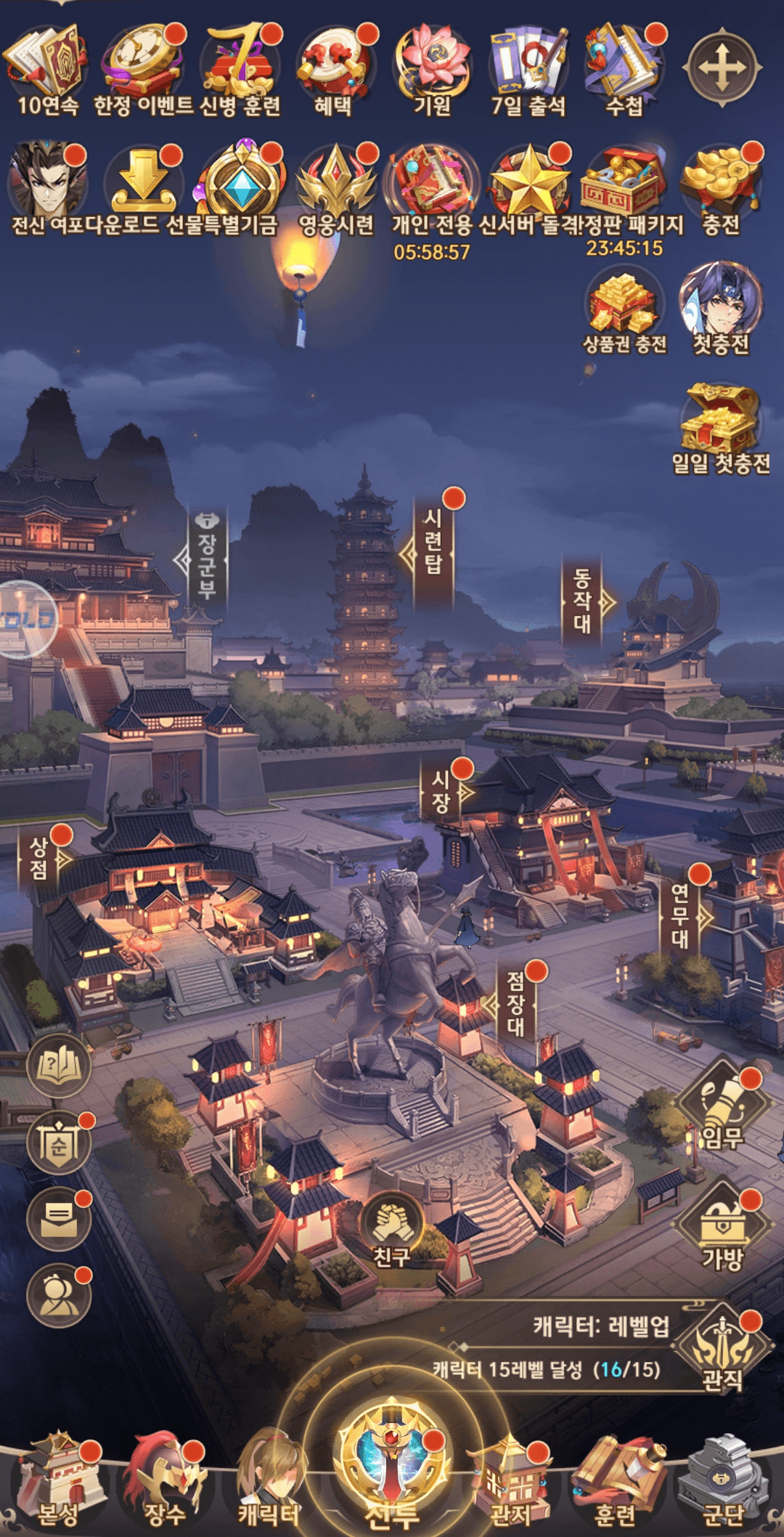
Task: Open the 기원 lotus icon
Action: tap(433, 67)
